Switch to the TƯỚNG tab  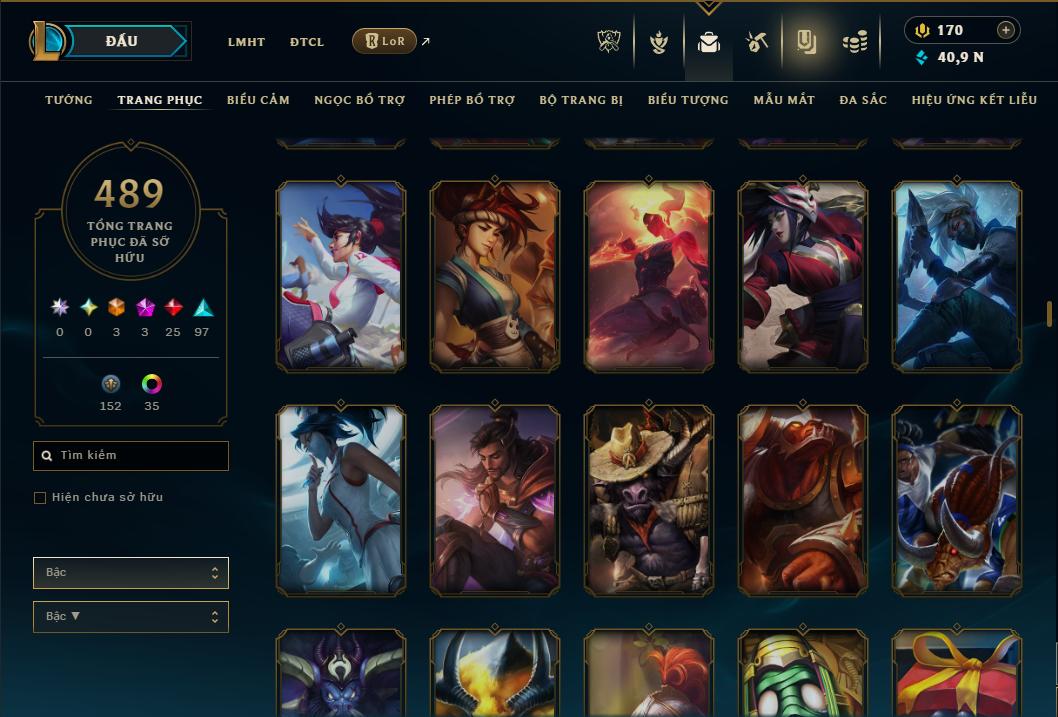click(x=69, y=100)
